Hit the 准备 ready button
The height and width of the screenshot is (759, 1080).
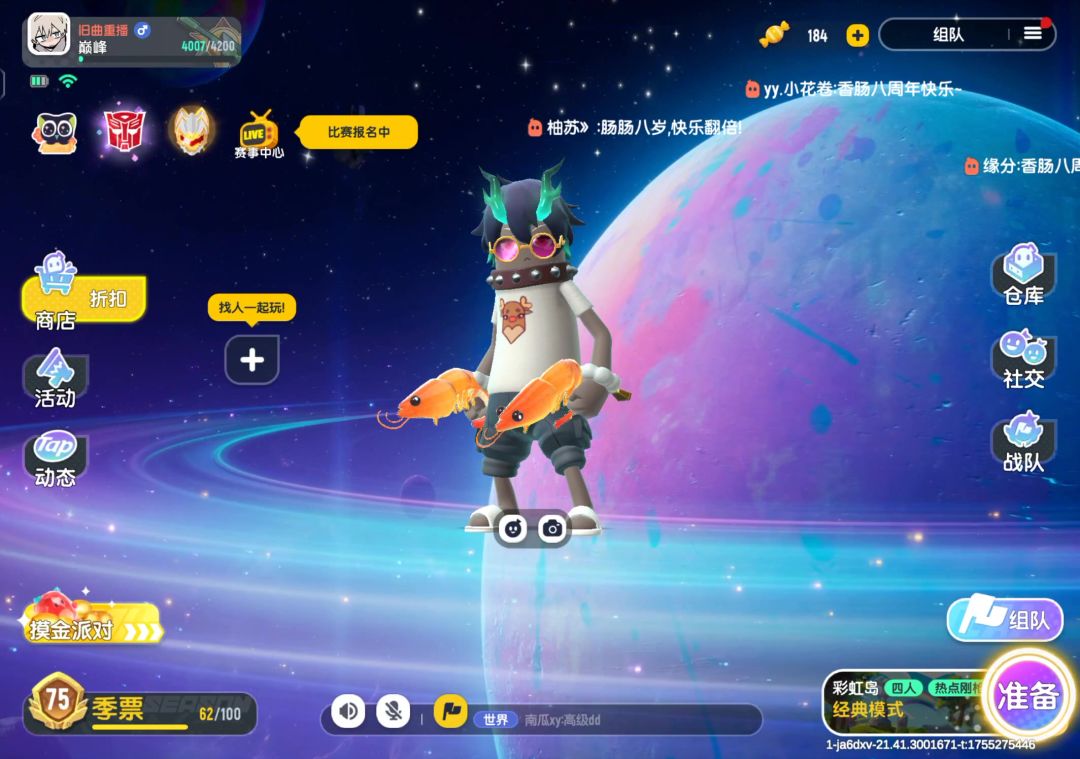tap(1027, 697)
